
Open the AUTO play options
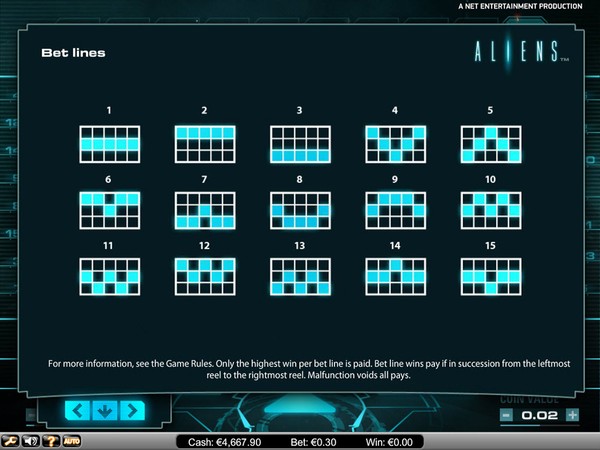[x=72, y=440]
